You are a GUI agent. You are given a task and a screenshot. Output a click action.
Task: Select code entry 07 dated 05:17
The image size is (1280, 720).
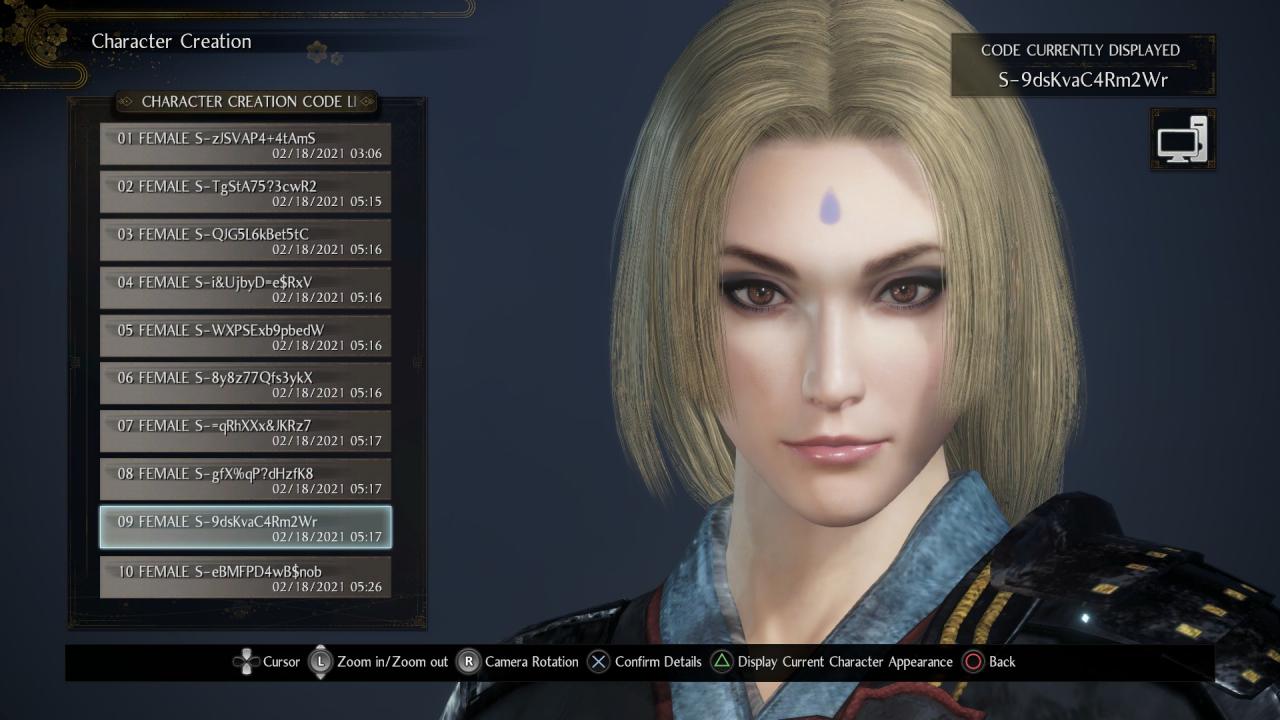tap(245, 432)
